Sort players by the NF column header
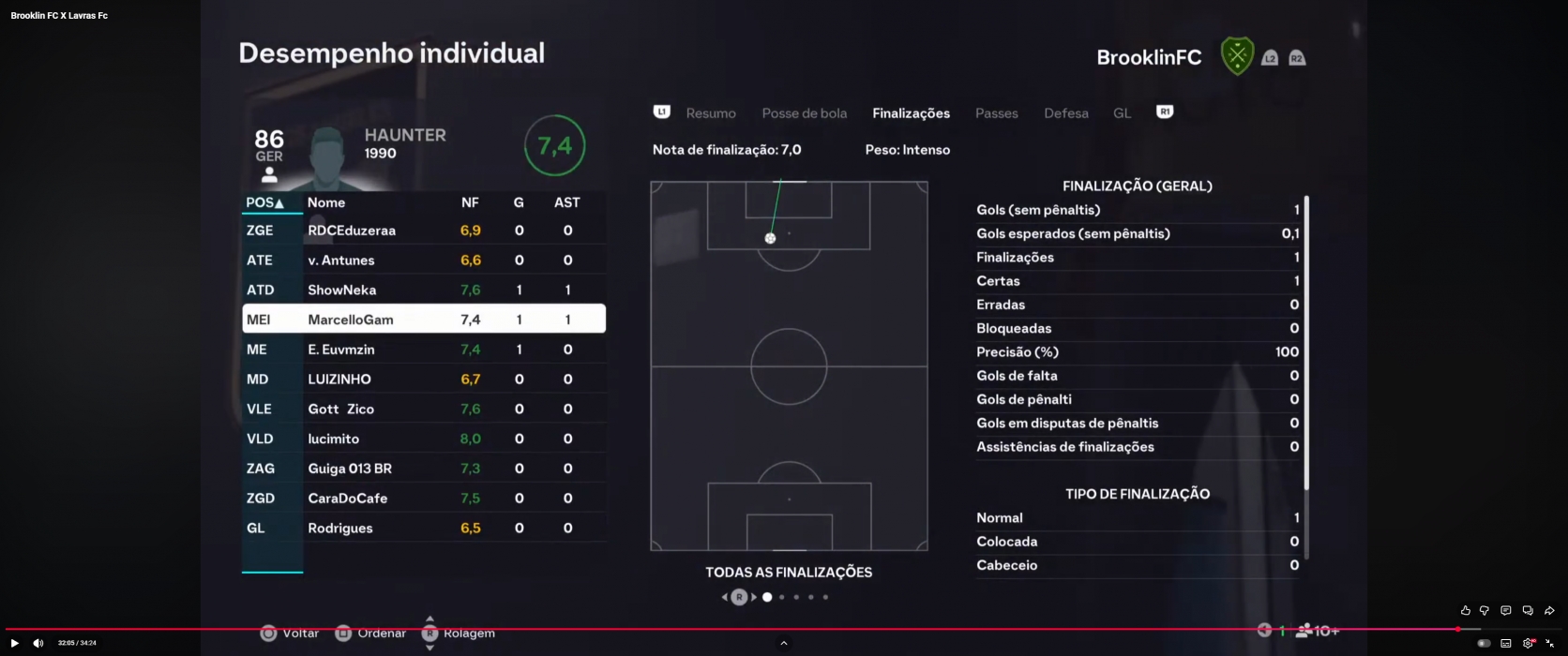Image resolution: width=1568 pixels, height=656 pixels. point(470,202)
